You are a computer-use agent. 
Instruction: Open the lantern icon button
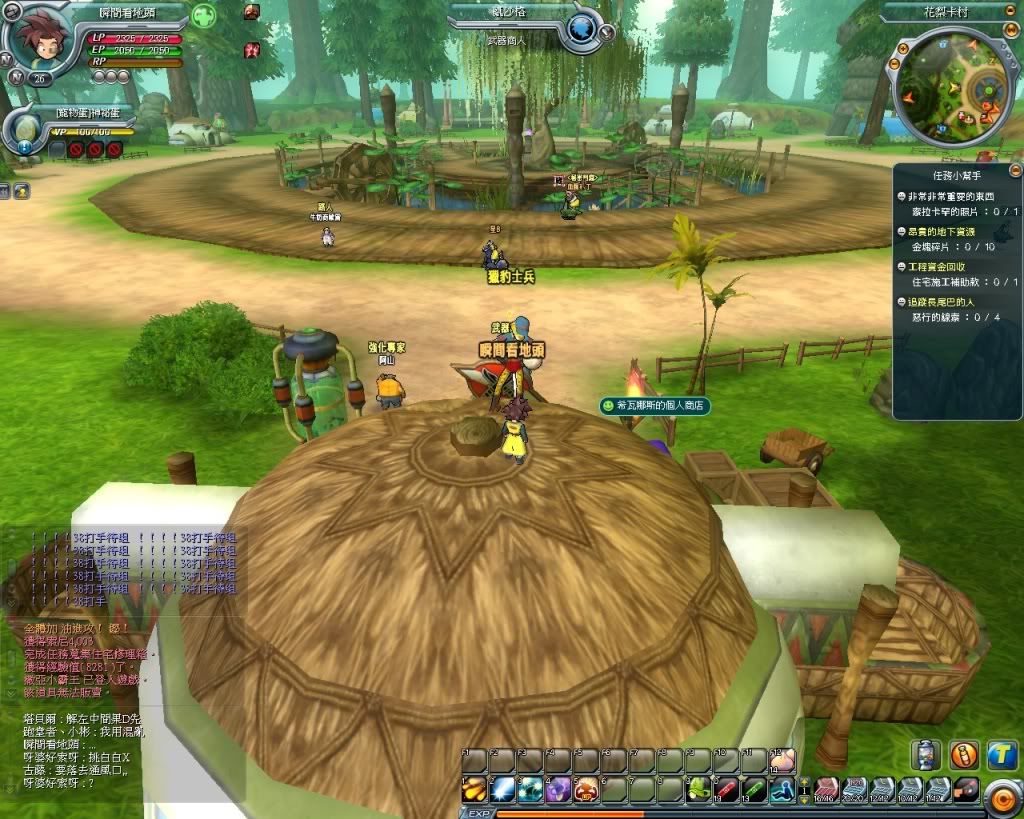(x=926, y=755)
